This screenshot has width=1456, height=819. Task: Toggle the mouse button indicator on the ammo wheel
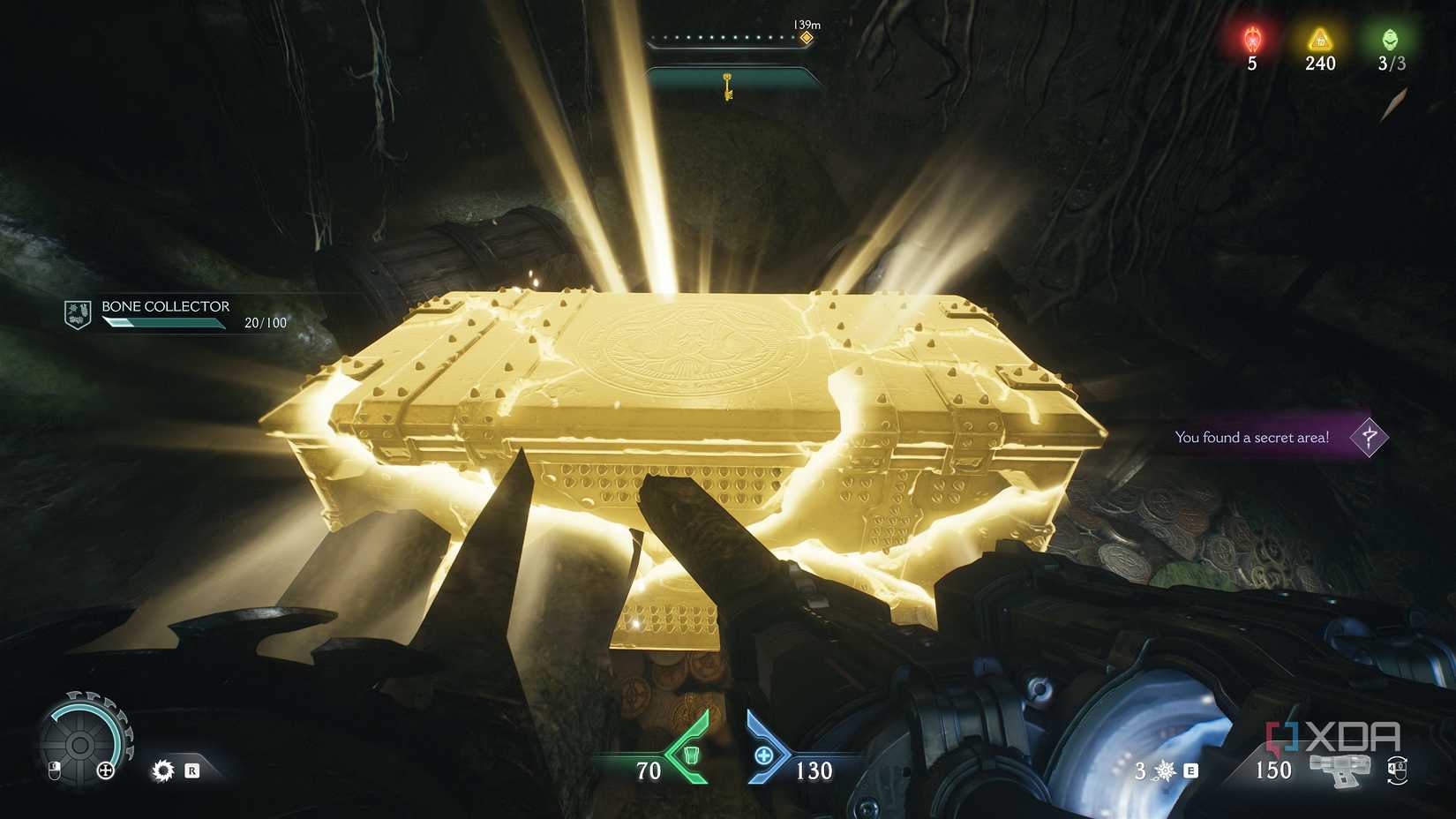(x=55, y=770)
